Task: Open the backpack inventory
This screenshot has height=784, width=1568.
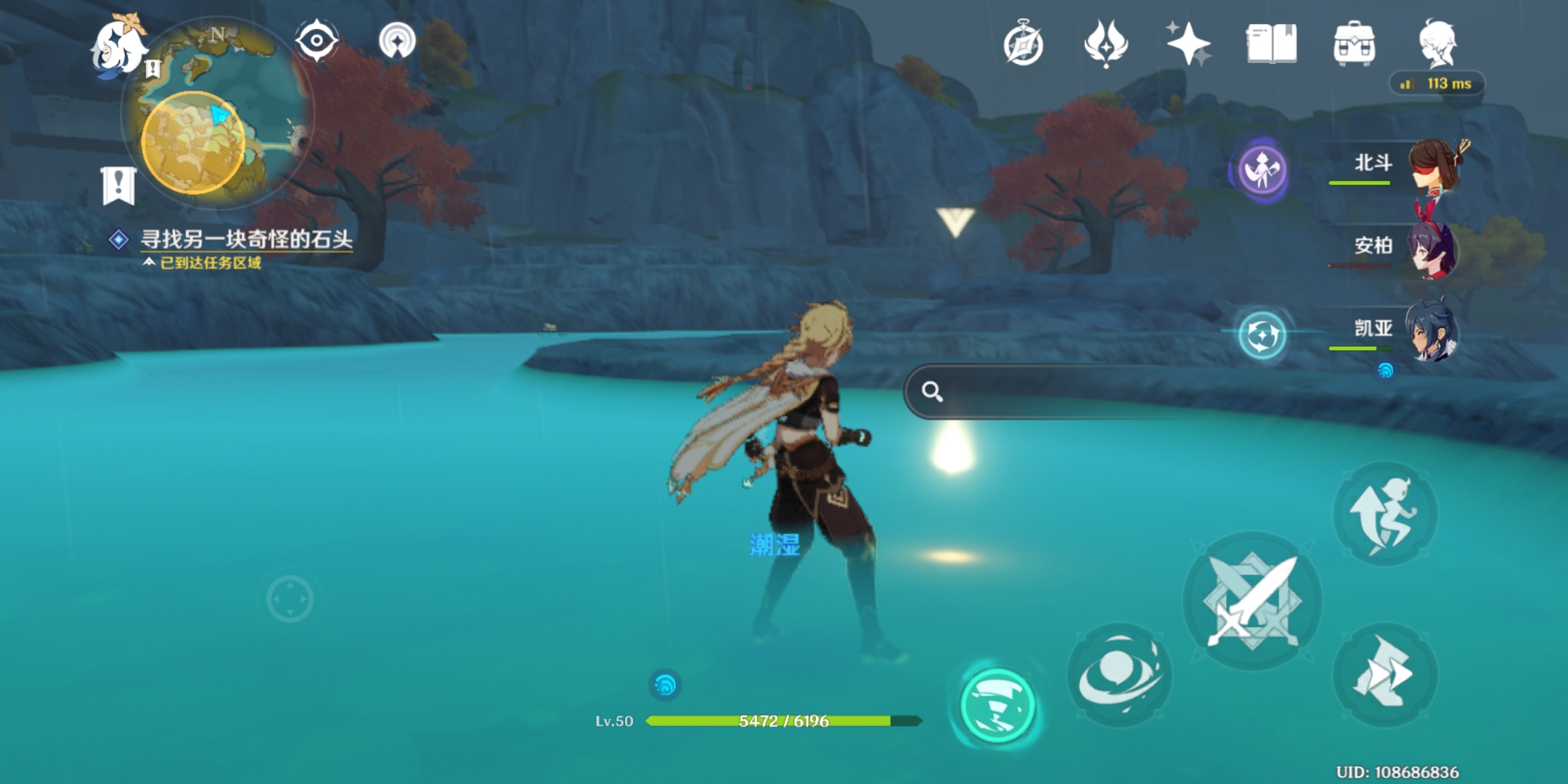Action: click(x=1354, y=45)
